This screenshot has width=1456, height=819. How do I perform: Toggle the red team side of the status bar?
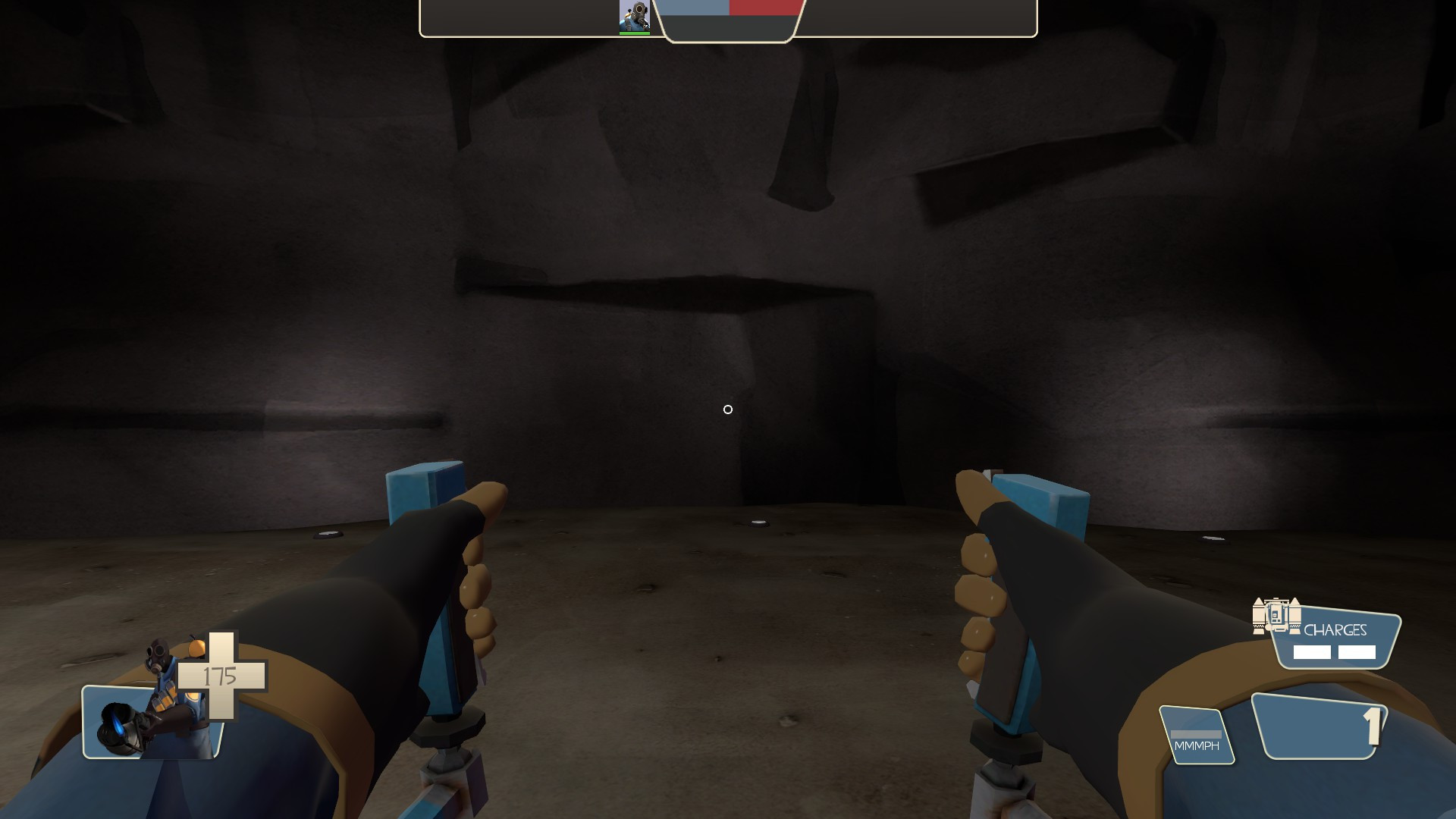pos(764,9)
